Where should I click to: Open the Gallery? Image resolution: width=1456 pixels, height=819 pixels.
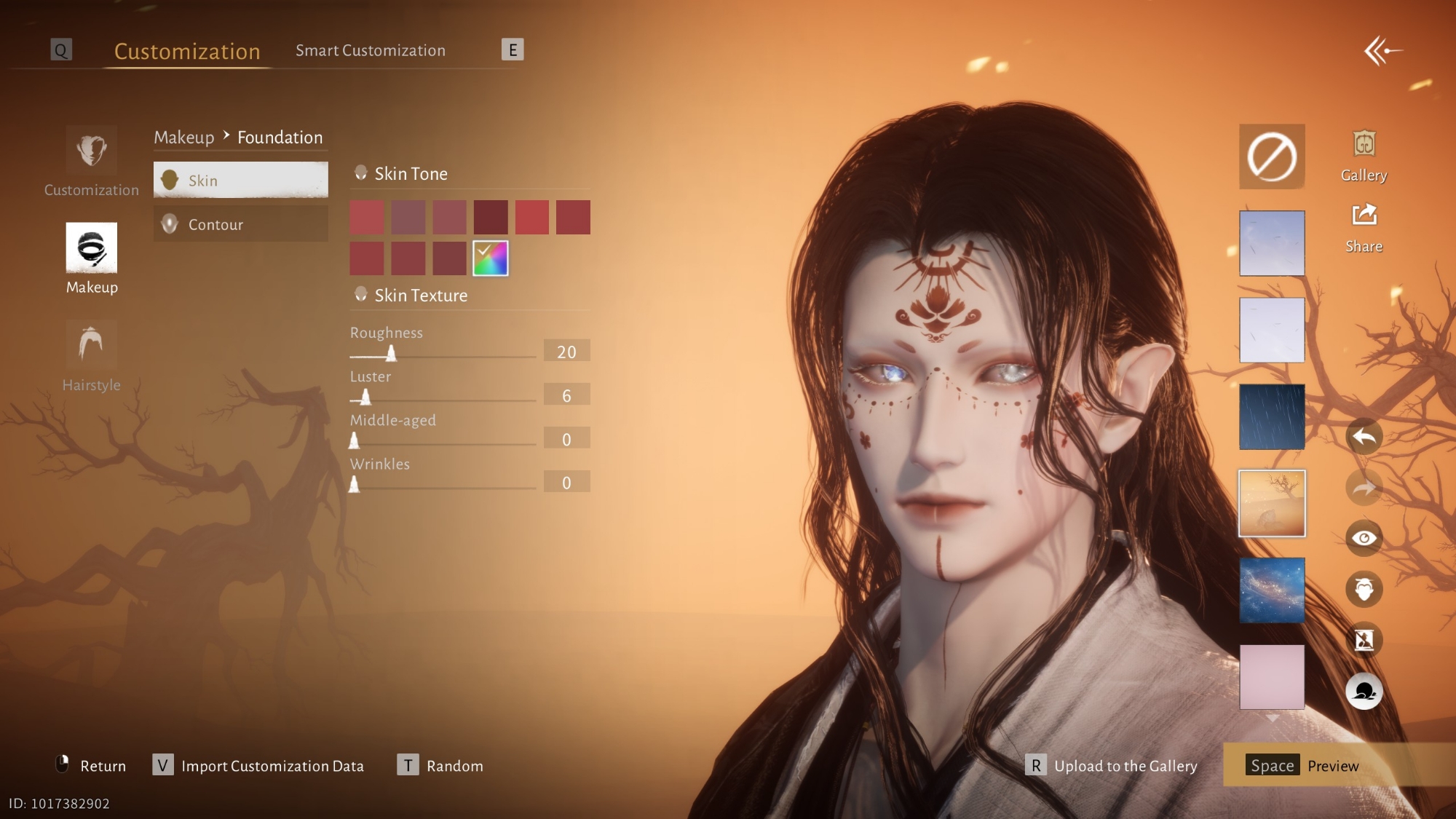pyautogui.click(x=1364, y=155)
